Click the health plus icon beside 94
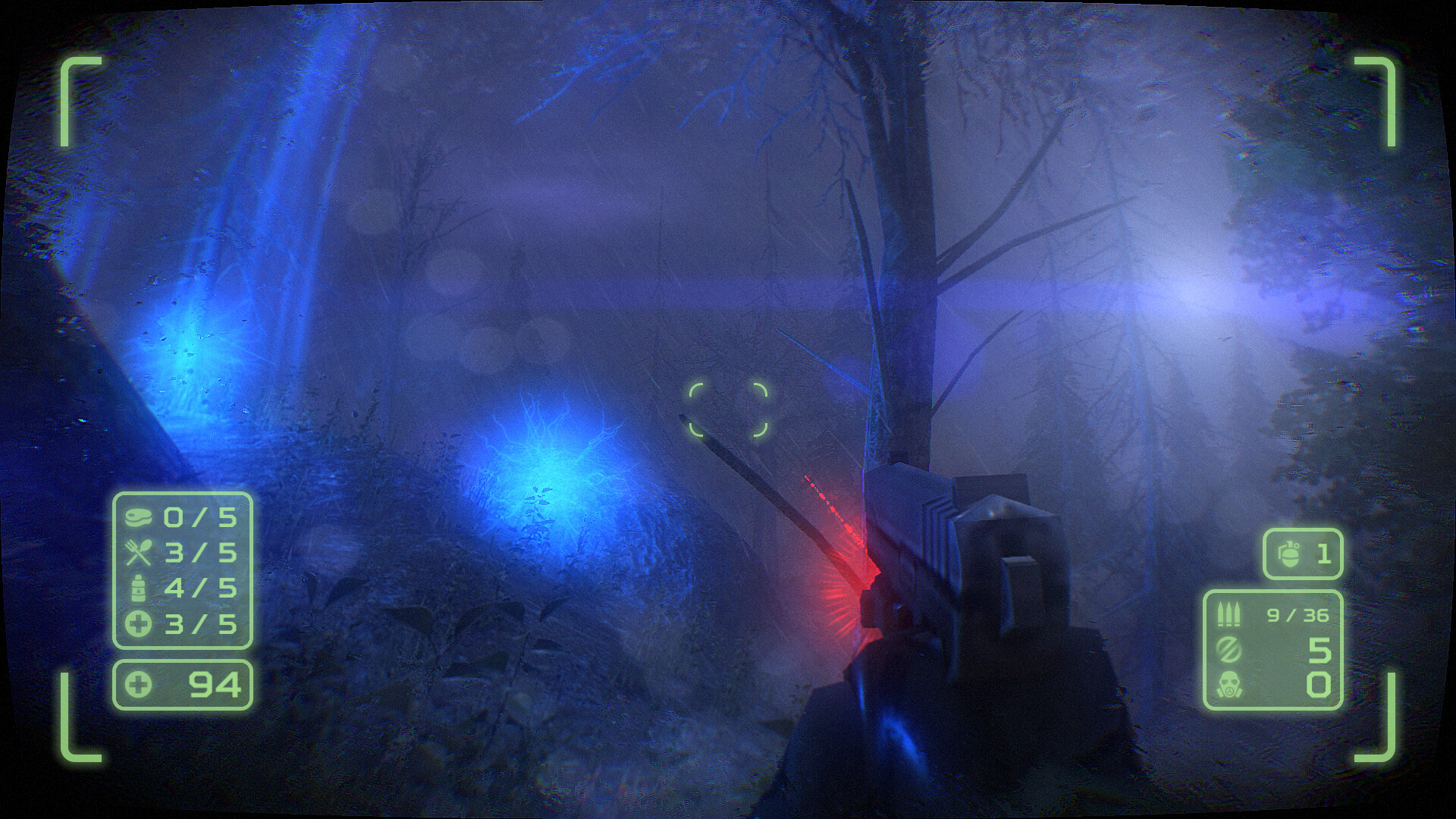1456x819 pixels. (139, 684)
